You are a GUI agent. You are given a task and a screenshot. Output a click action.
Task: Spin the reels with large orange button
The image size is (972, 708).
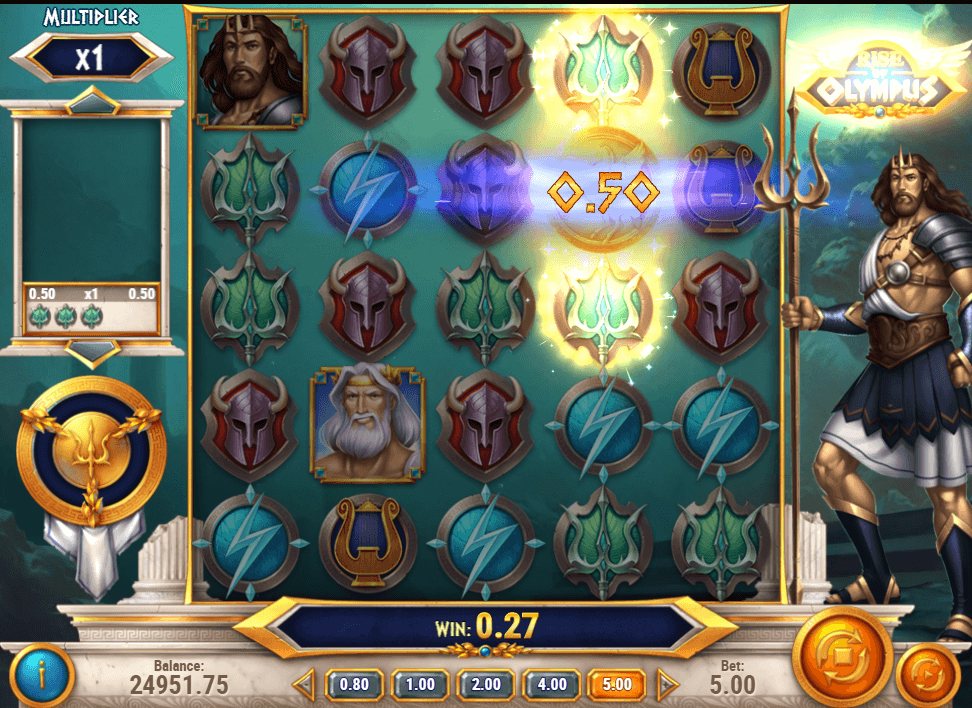842,655
